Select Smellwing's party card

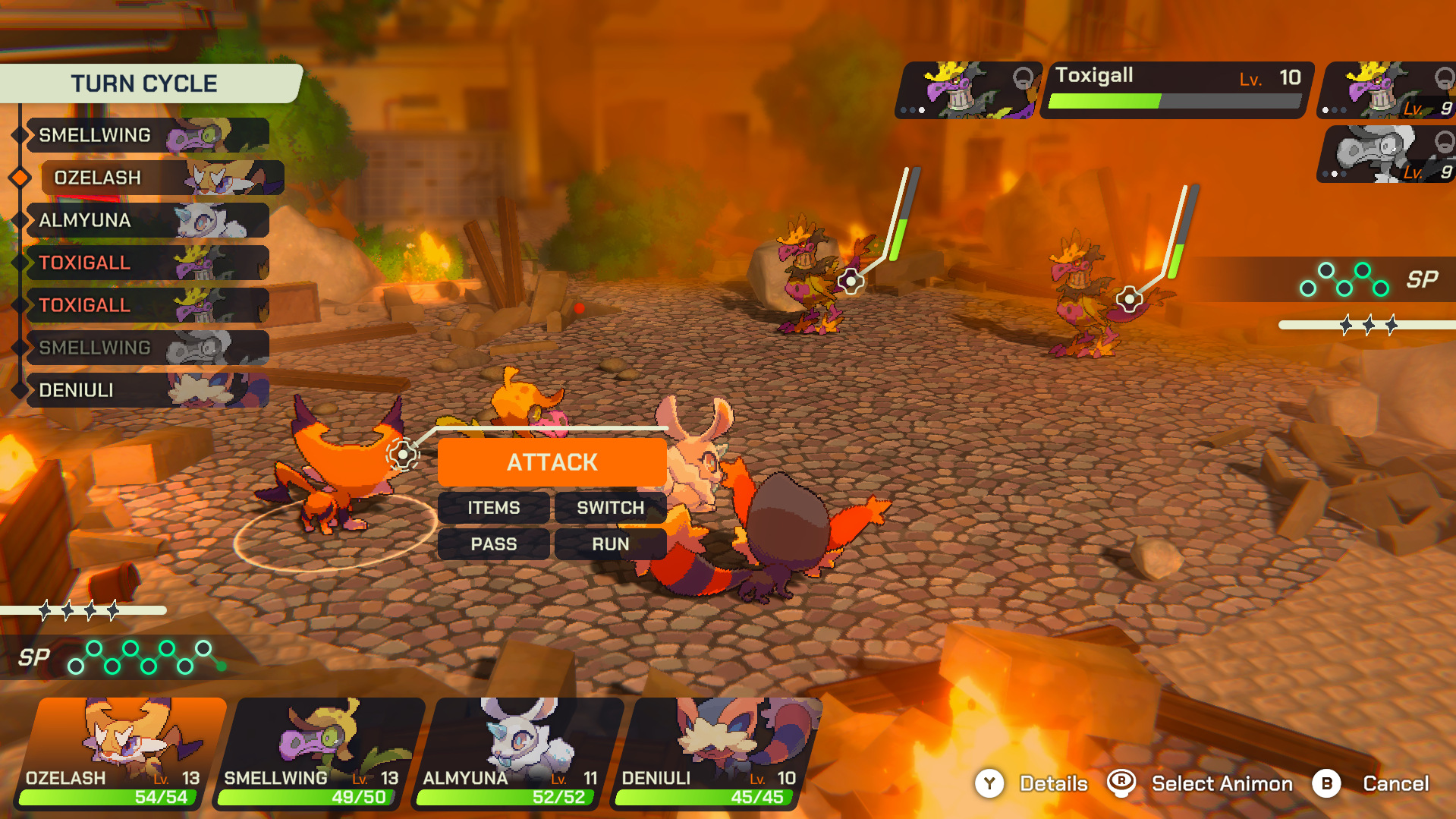(x=319, y=753)
